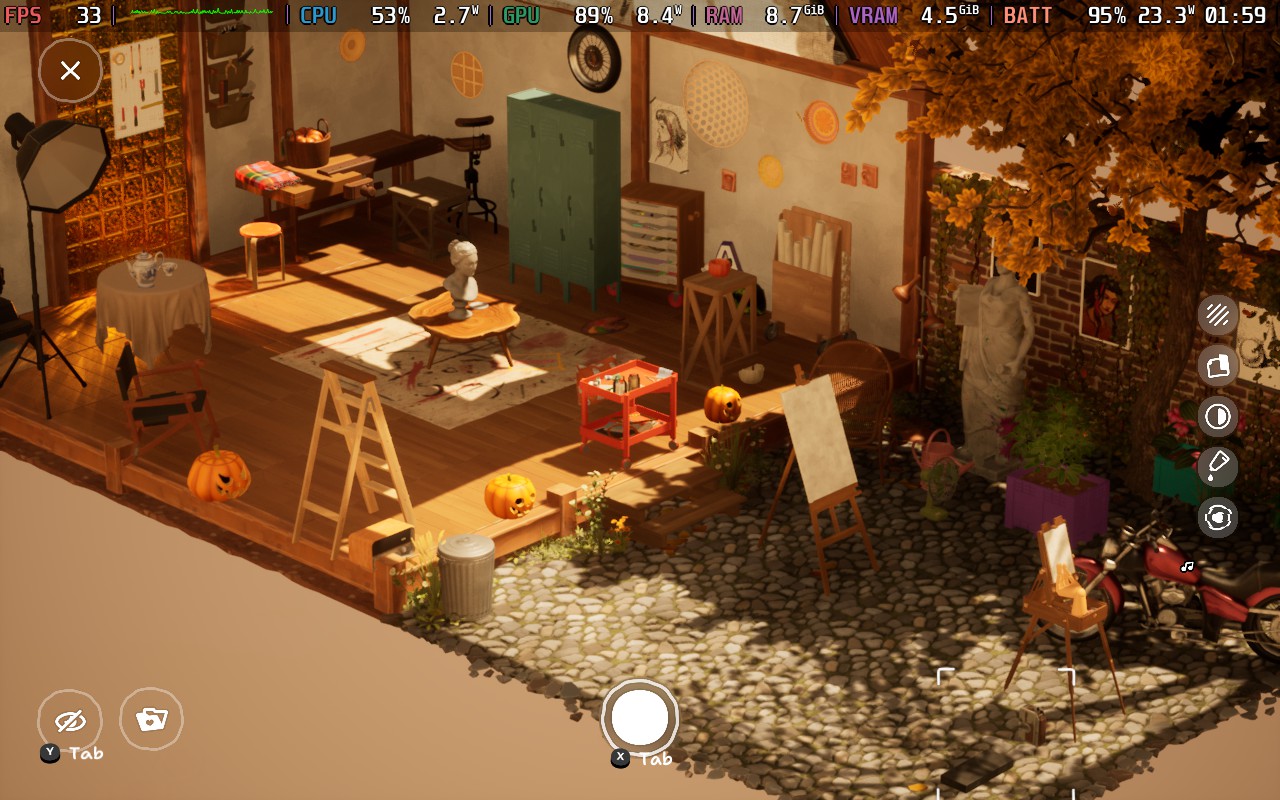Open the overlapping sheets option
This screenshot has width=1280, height=800.
[1218, 366]
